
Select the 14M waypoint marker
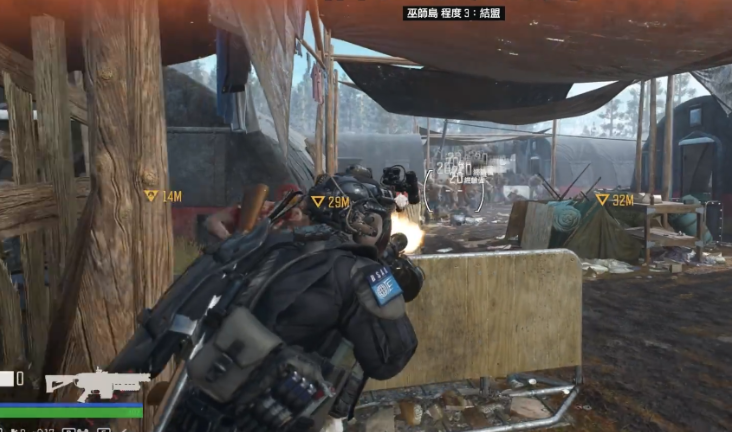tap(162, 197)
